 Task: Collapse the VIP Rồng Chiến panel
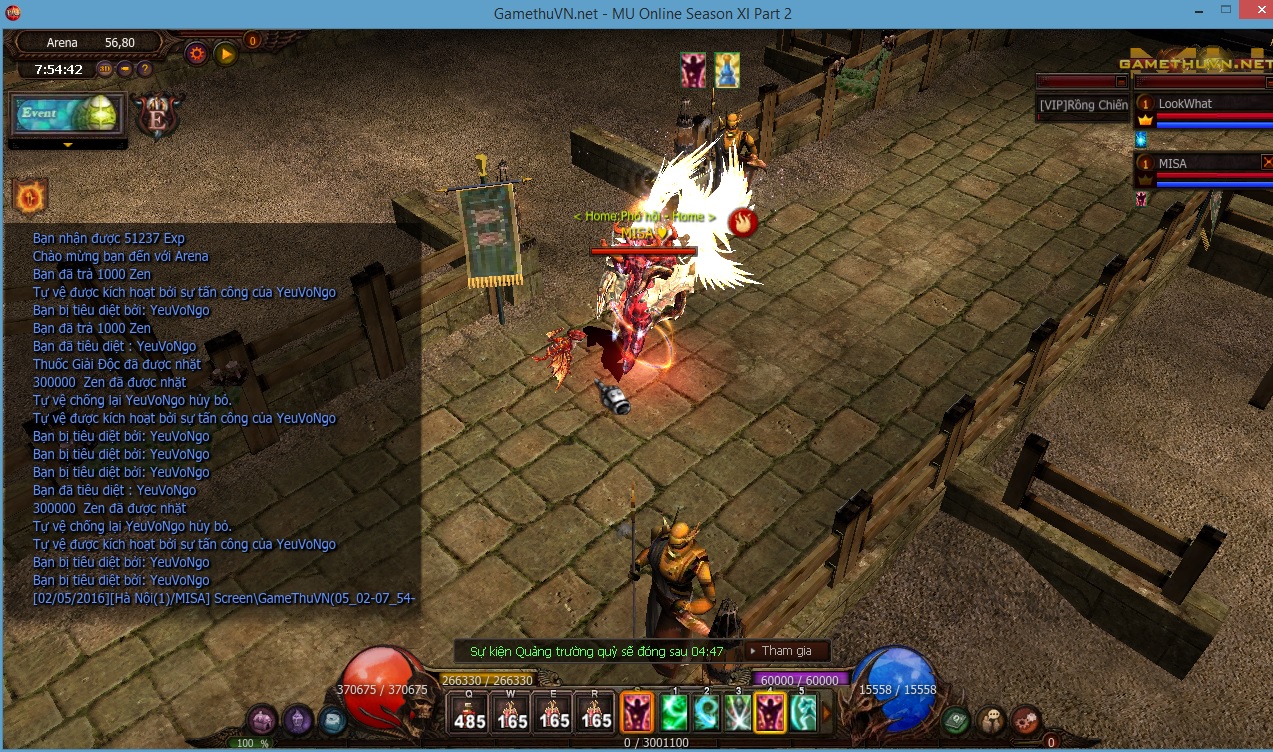tap(1121, 81)
